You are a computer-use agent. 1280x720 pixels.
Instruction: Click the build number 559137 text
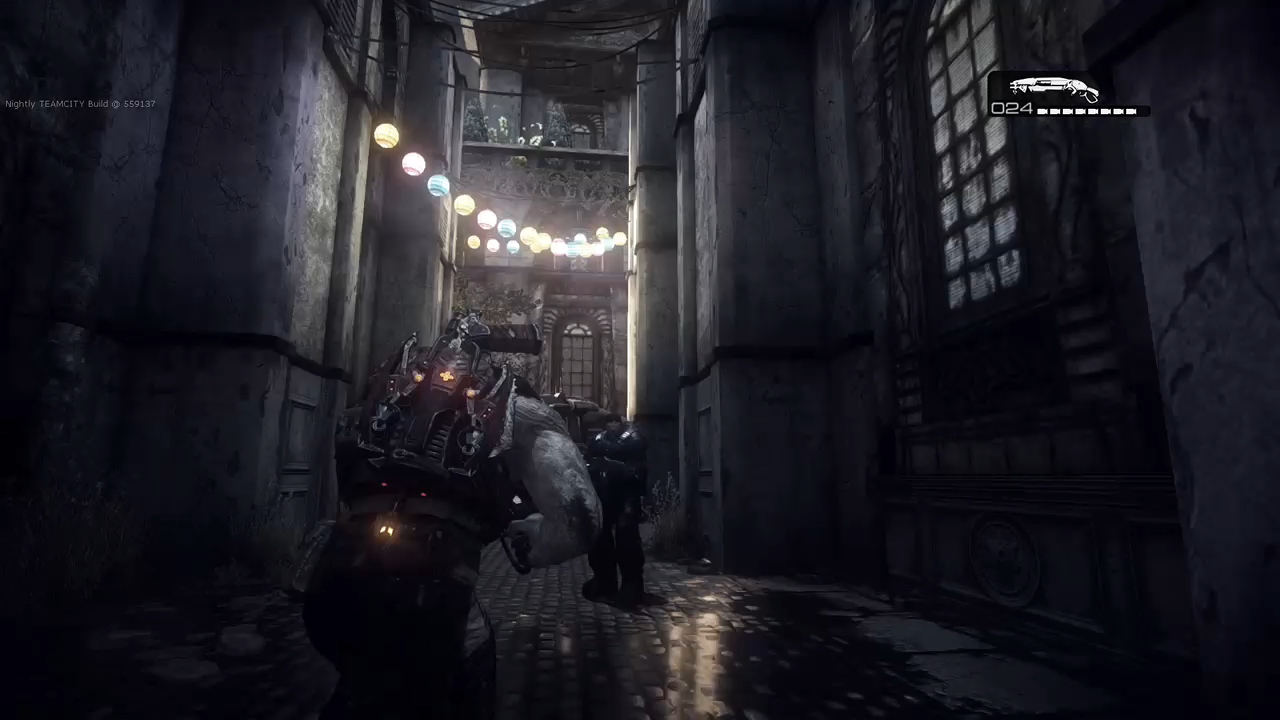click(140, 103)
